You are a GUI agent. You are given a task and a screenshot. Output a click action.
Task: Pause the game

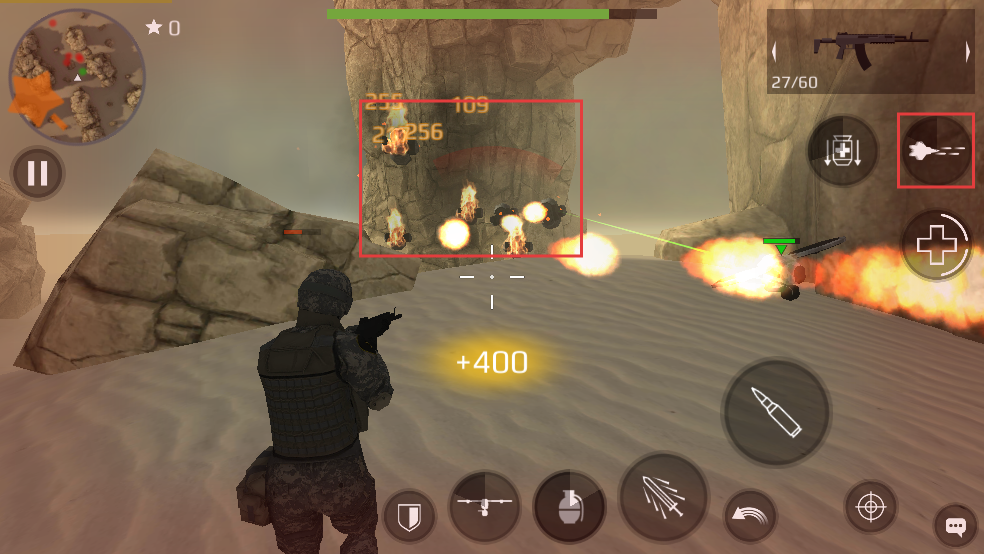[37, 174]
